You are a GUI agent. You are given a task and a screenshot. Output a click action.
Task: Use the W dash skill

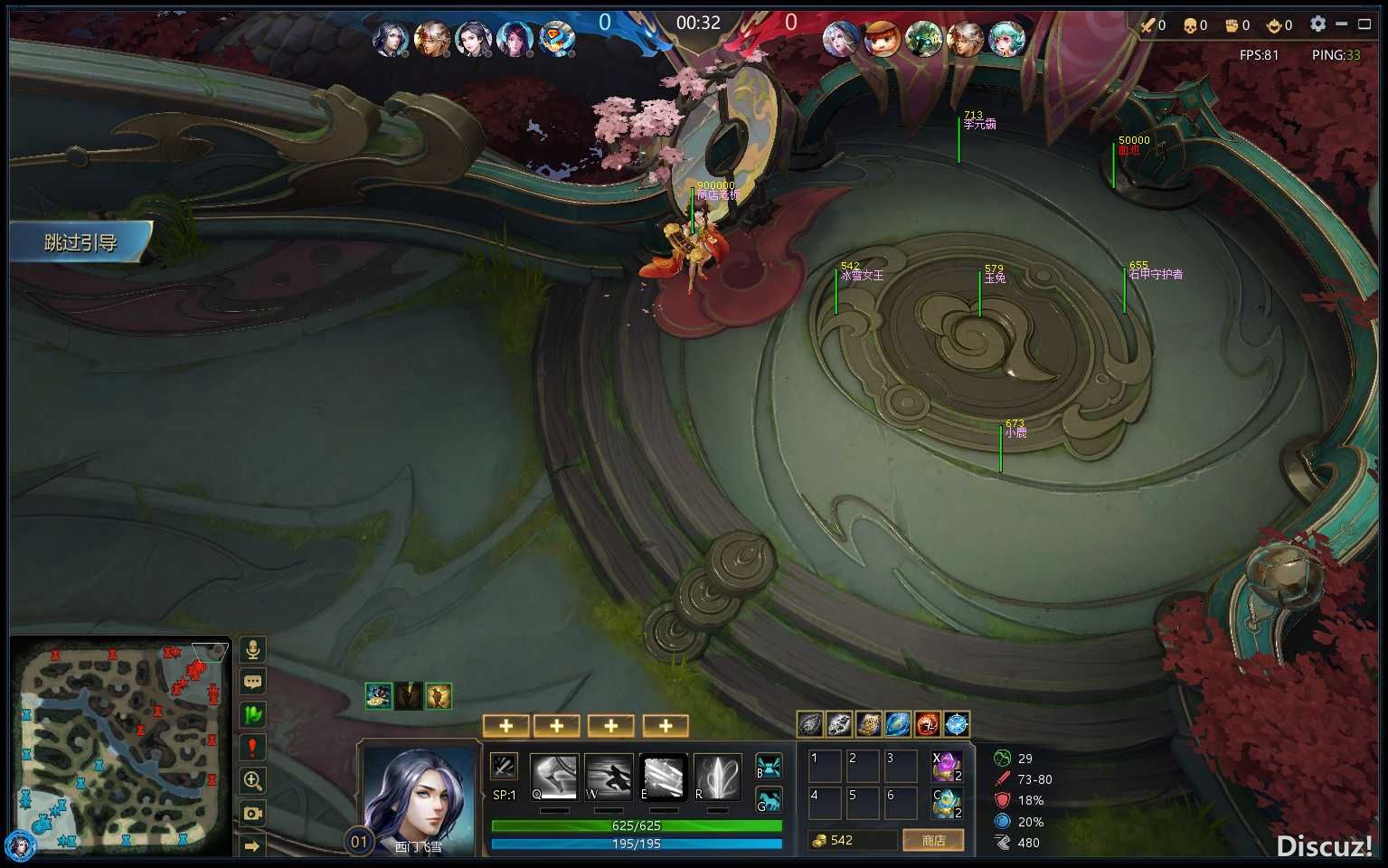point(609,777)
